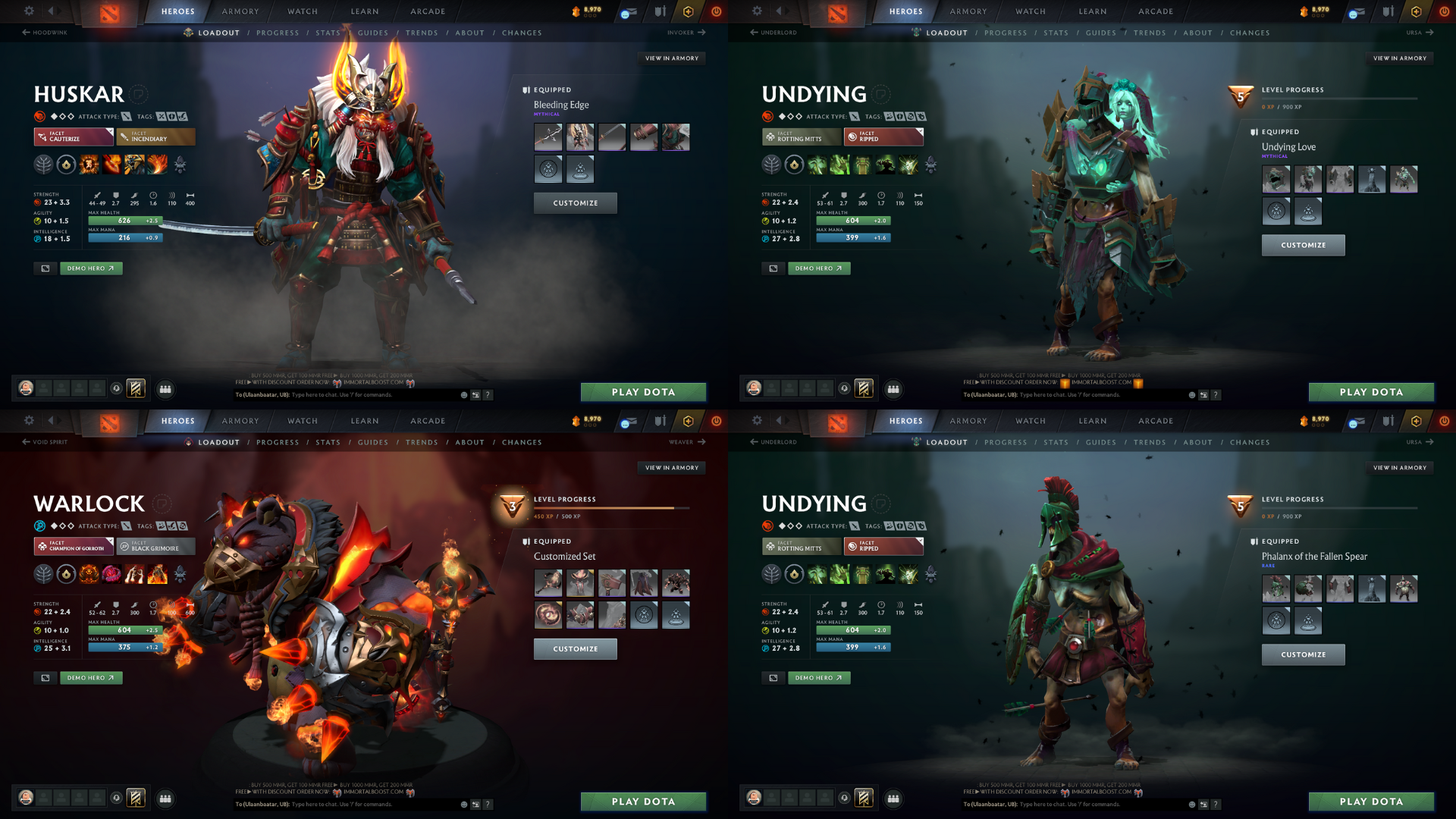Click the chat input field
Image resolution: width=1456 pixels, height=819 pixels.
click(341, 394)
